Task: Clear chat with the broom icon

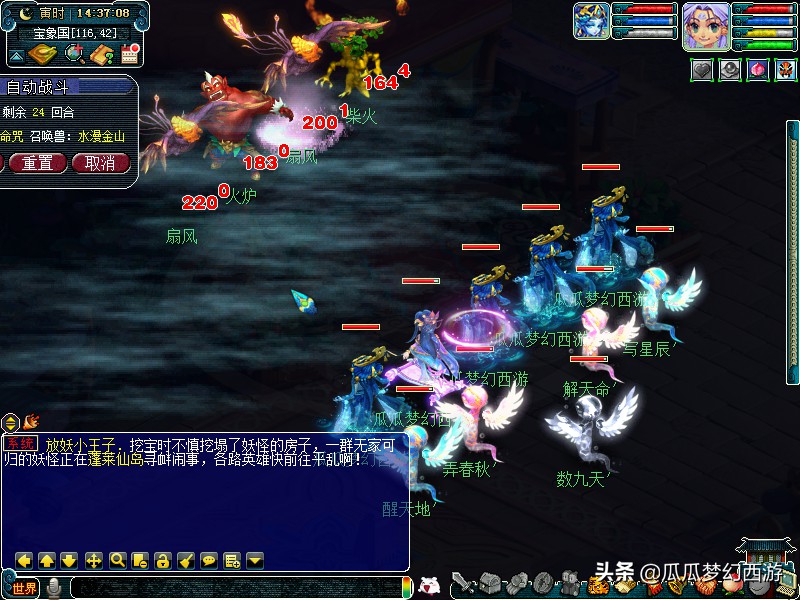Action: (x=186, y=560)
